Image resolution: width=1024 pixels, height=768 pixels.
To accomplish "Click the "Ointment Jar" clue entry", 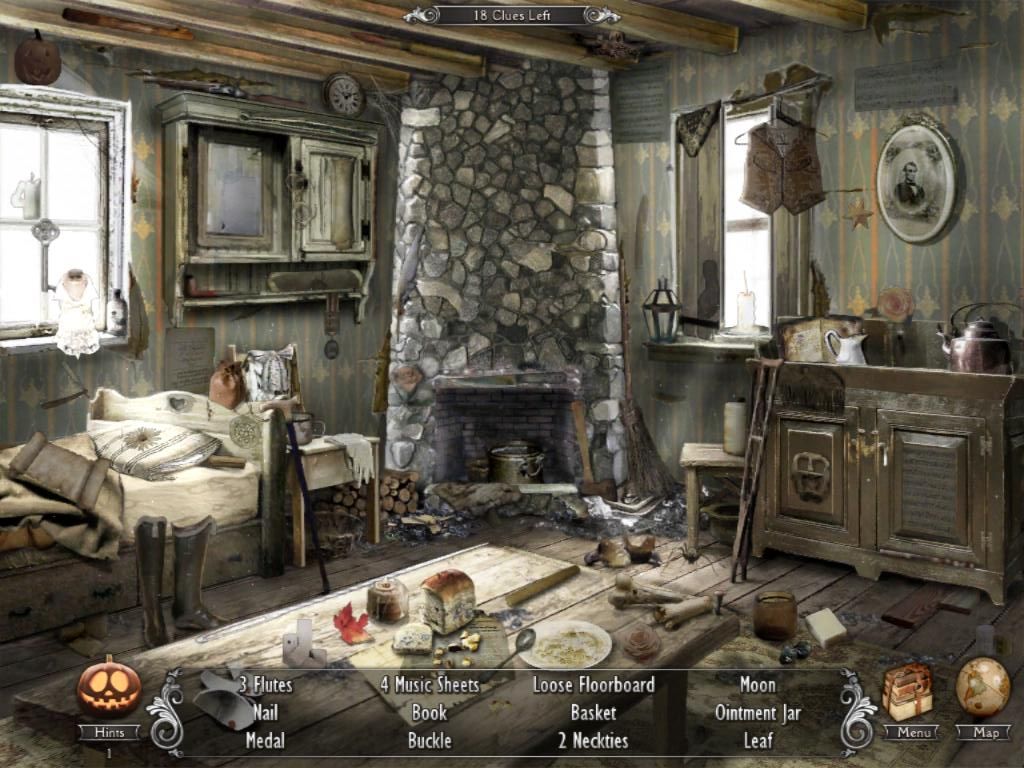I will (758, 713).
